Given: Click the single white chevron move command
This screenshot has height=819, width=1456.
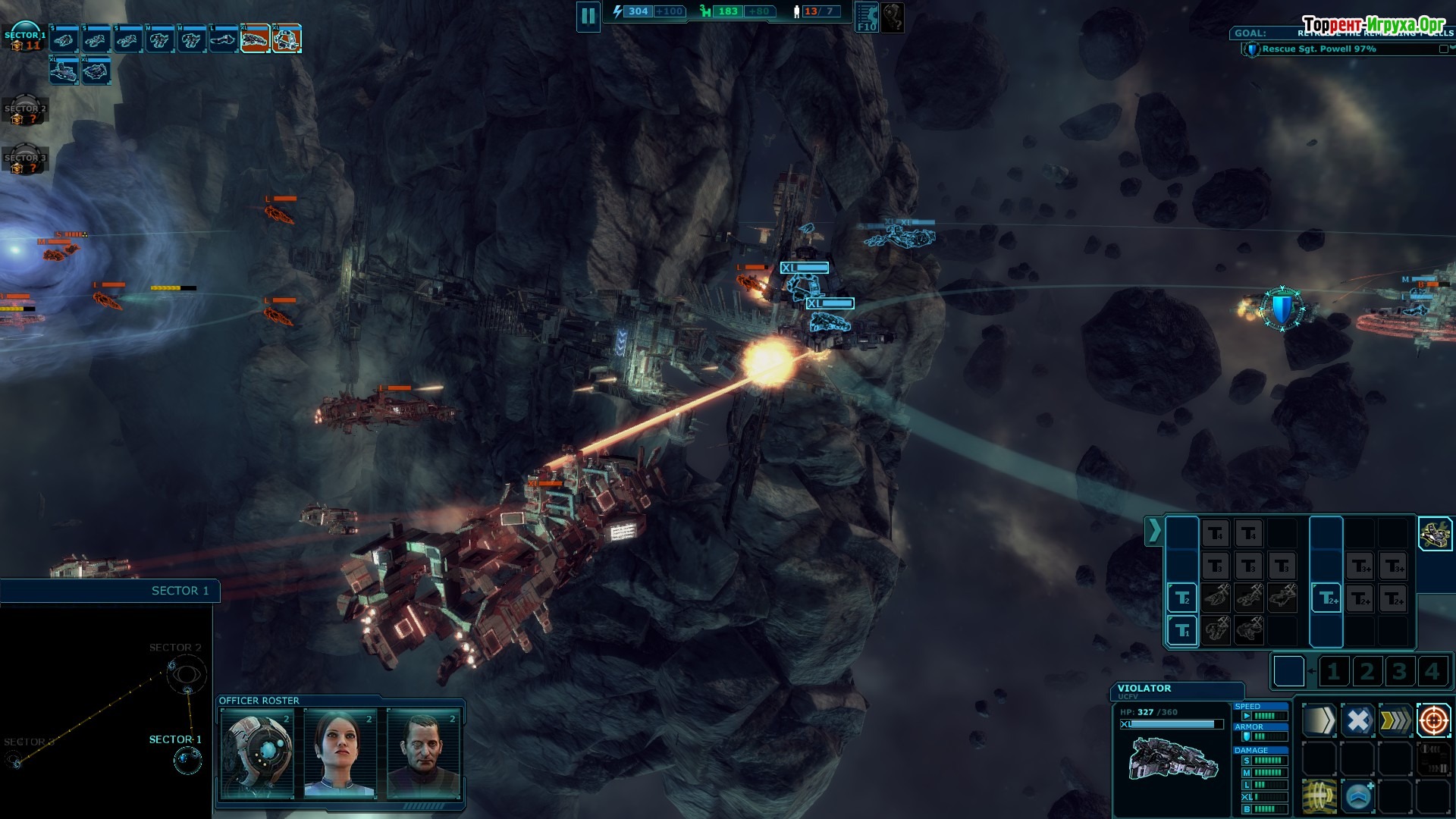Looking at the screenshot, I should 1319,720.
